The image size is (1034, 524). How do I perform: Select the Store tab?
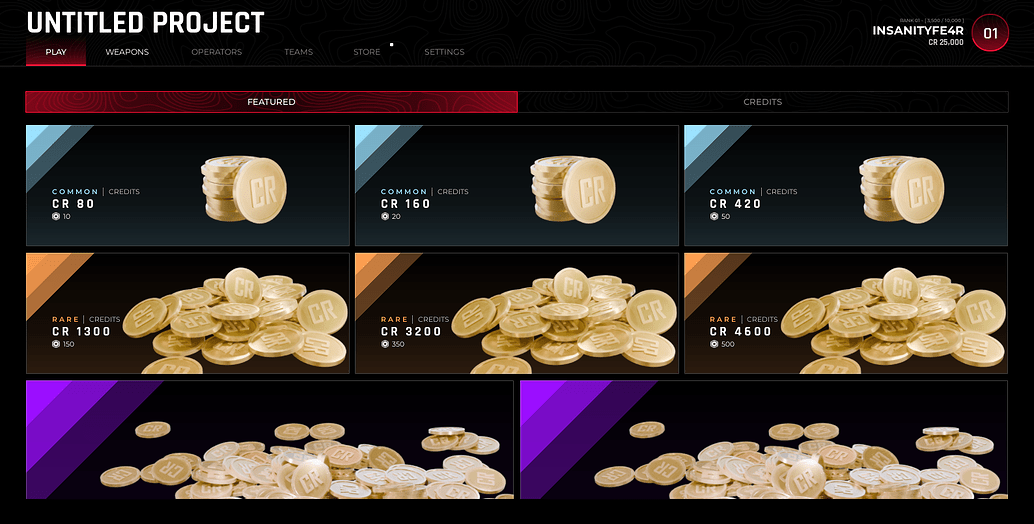point(367,52)
